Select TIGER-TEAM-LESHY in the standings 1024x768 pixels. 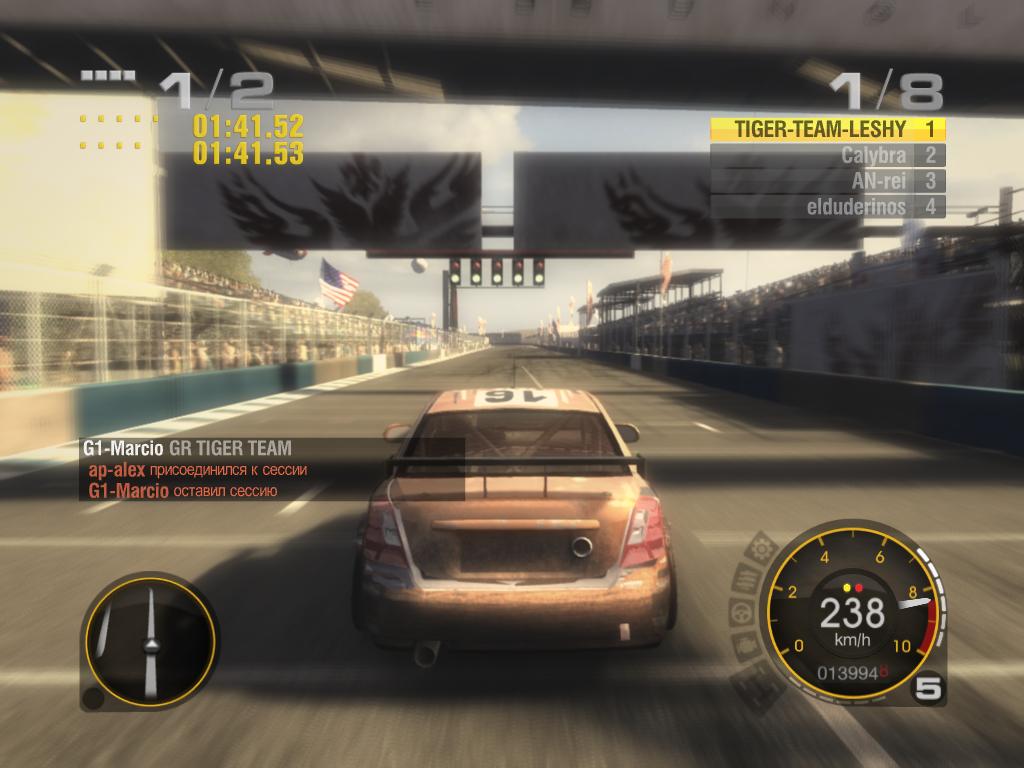point(827,129)
